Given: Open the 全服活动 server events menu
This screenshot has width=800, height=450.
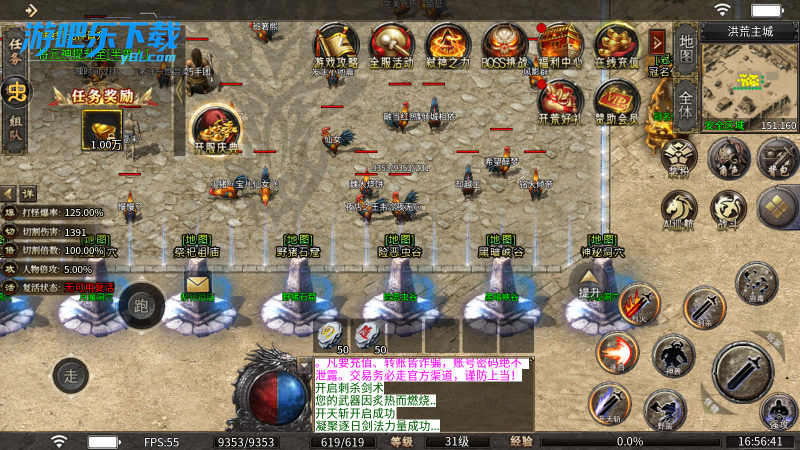Looking at the screenshot, I should pos(392,45).
